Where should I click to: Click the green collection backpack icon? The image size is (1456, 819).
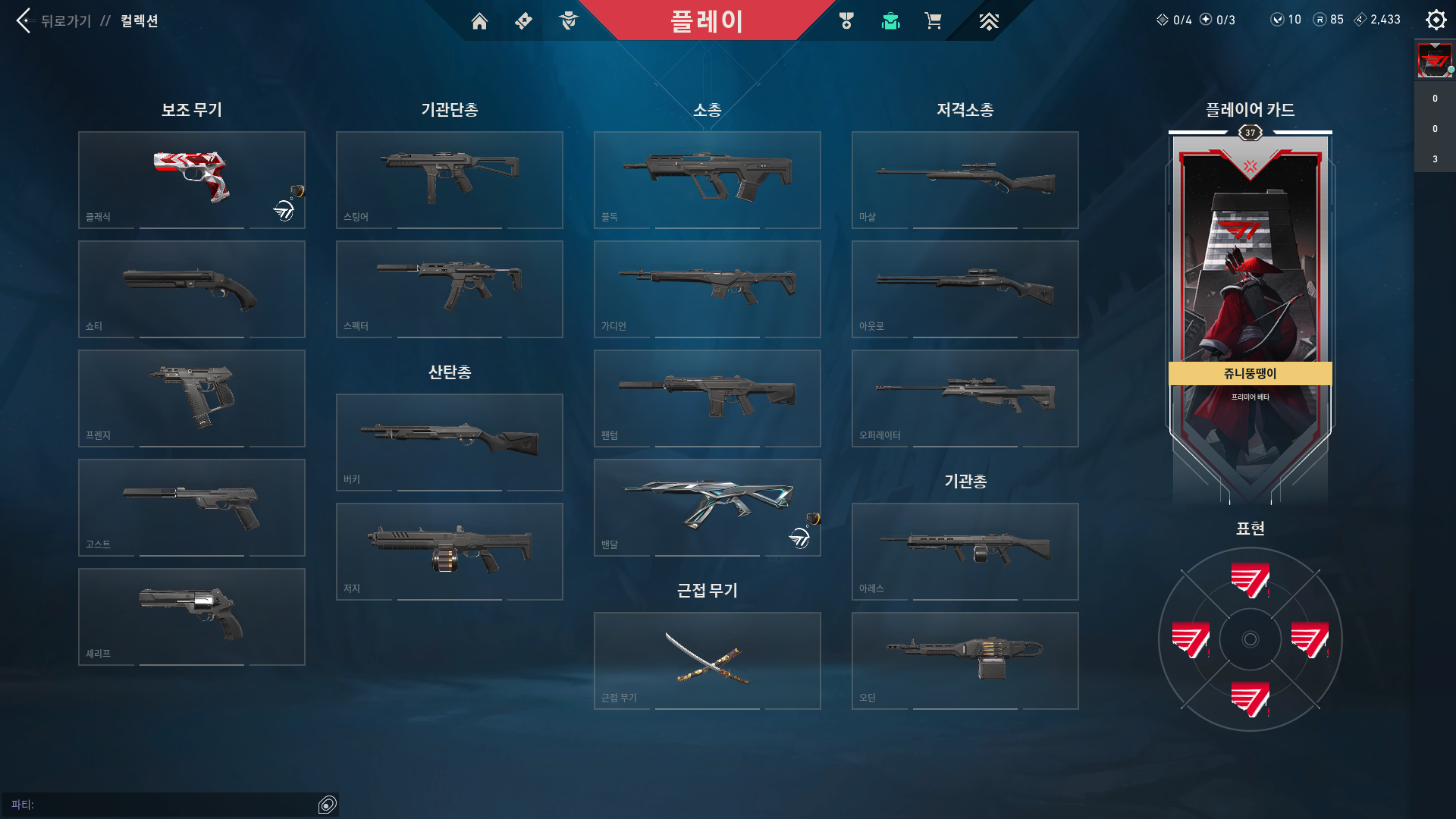tap(890, 20)
